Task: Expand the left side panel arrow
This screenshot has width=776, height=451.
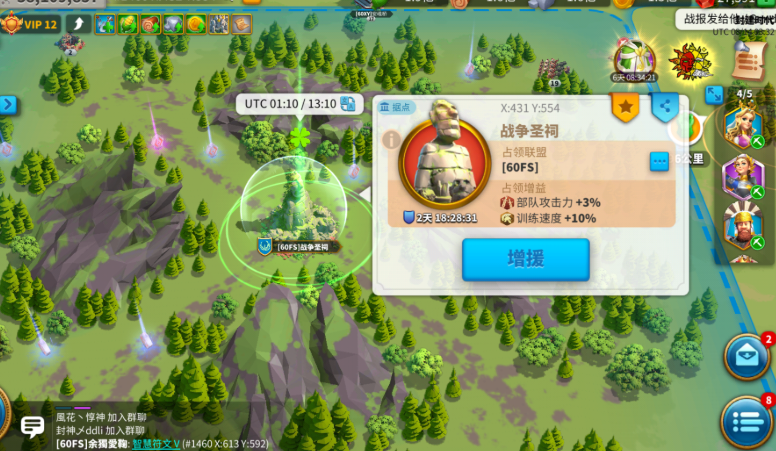Action: point(8,104)
